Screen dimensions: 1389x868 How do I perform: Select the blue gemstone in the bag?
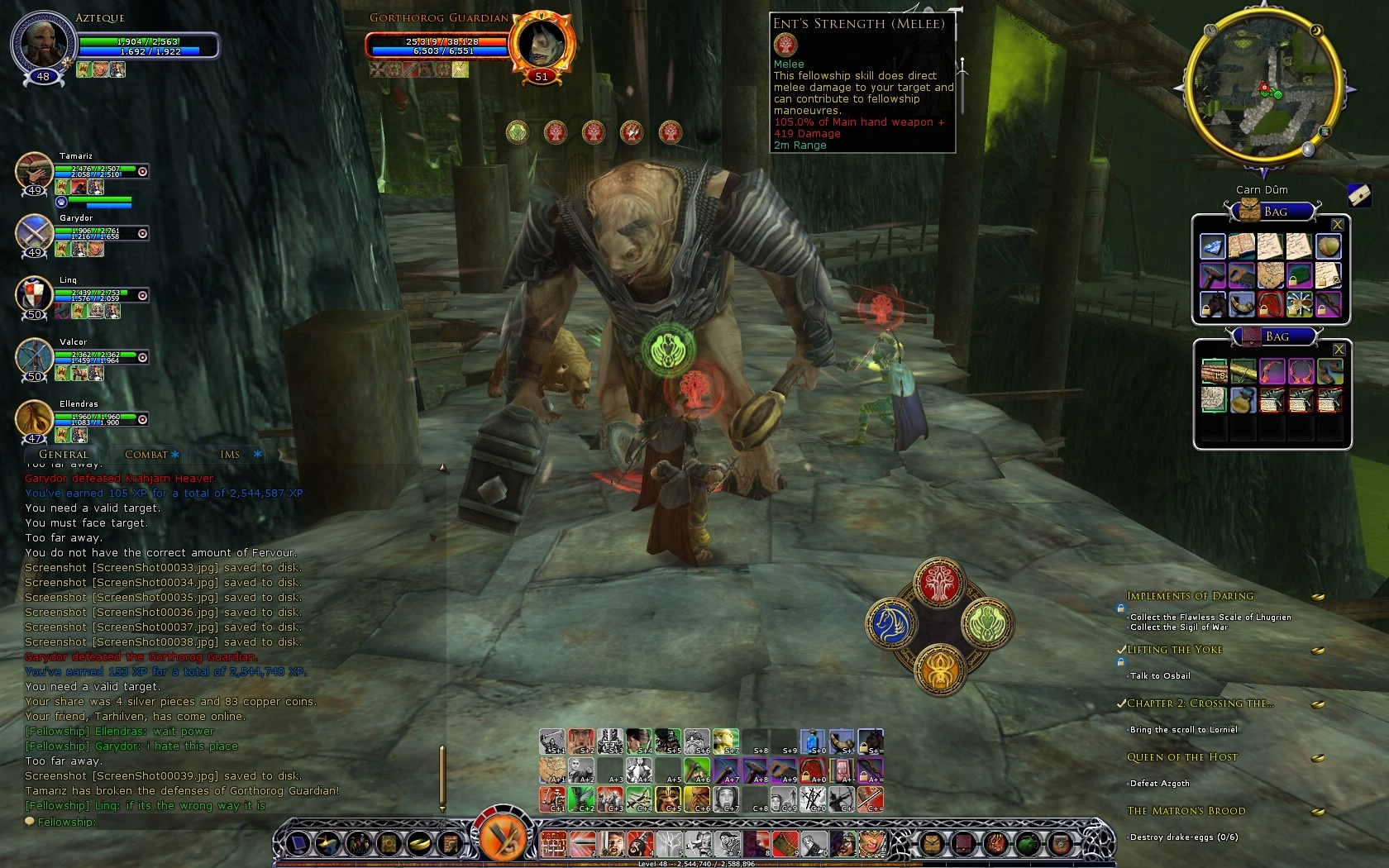pos(1212,246)
